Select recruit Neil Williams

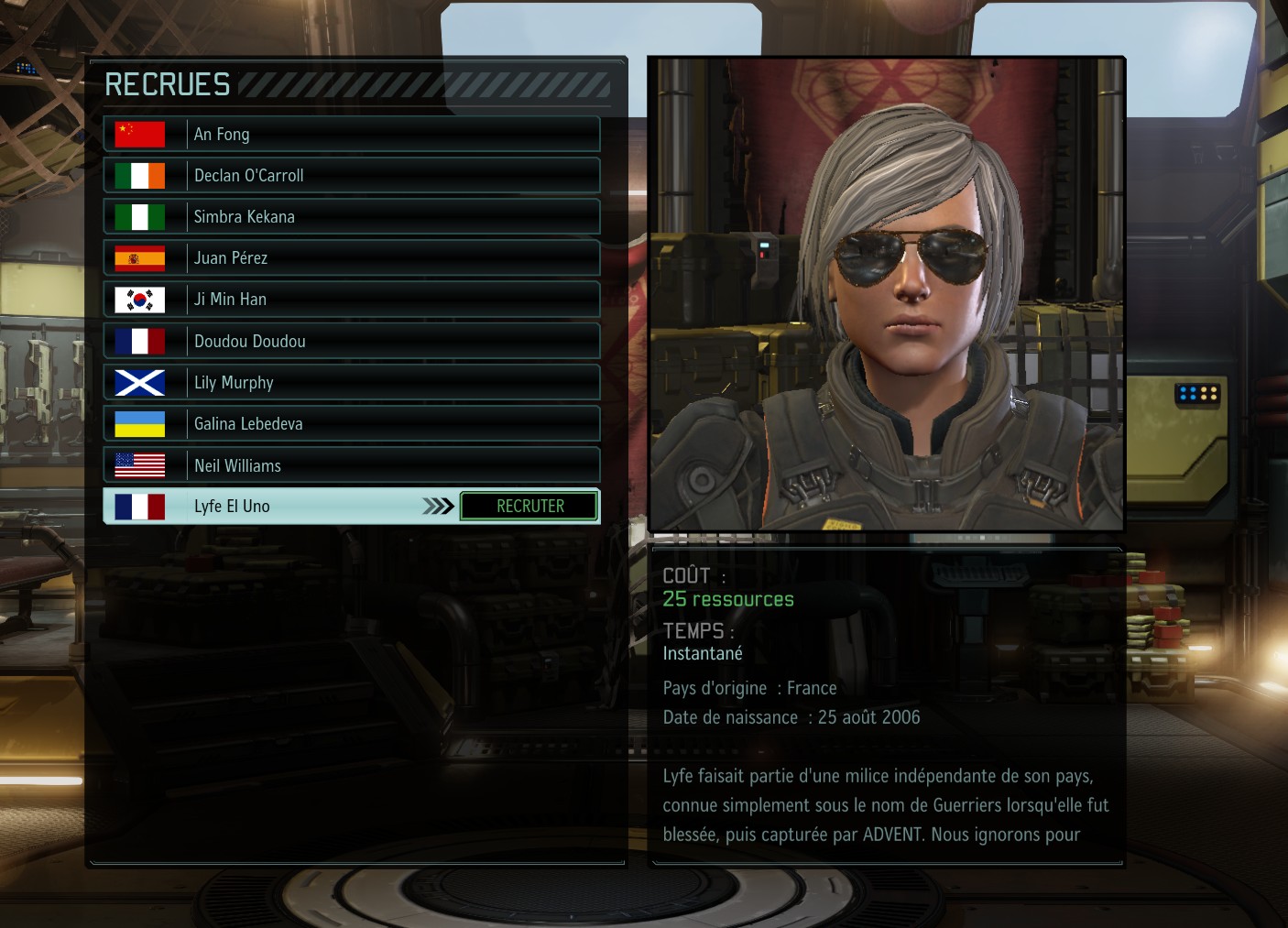pyautogui.click(x=352, y=465)
